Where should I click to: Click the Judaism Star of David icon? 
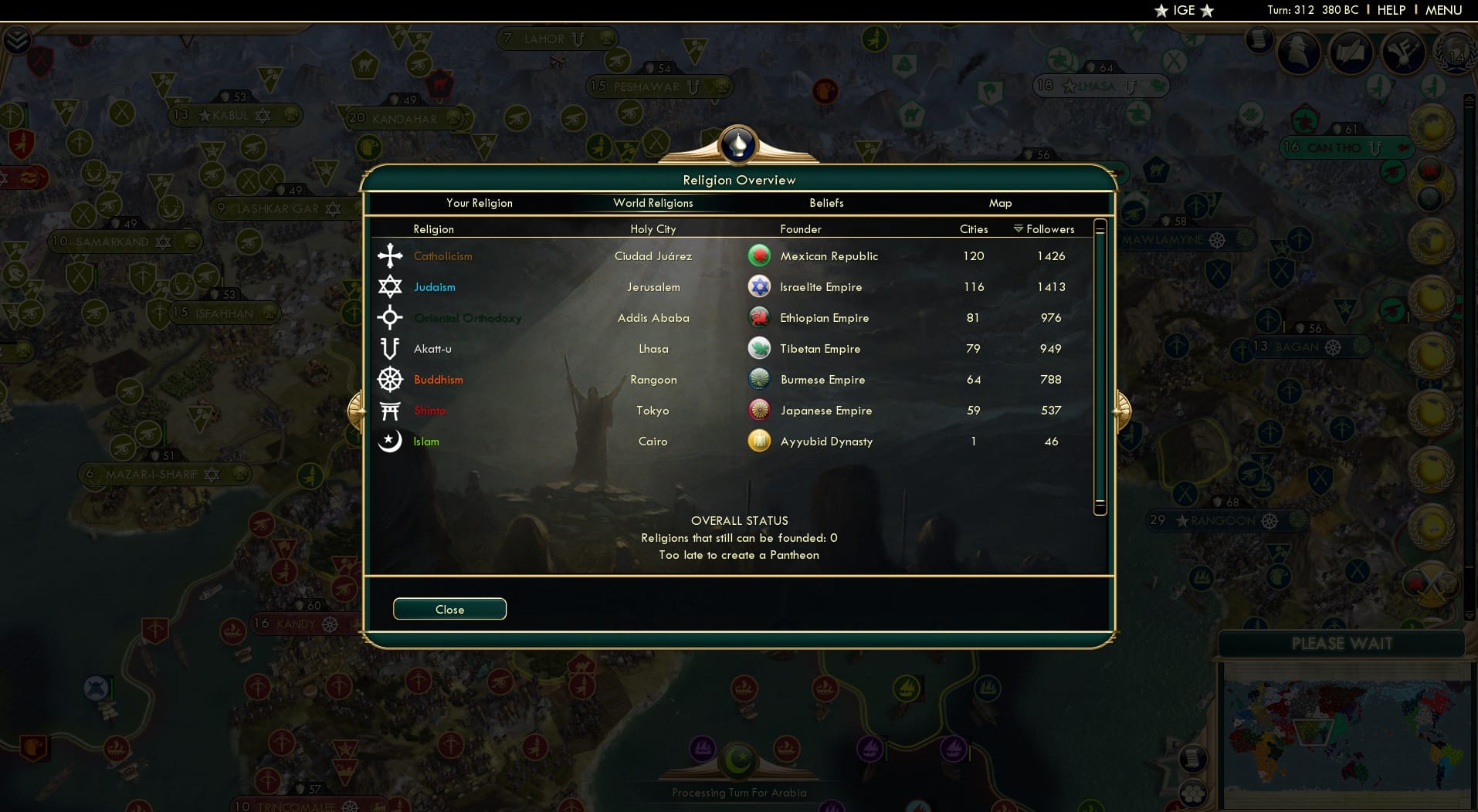[x=392, y=286]
